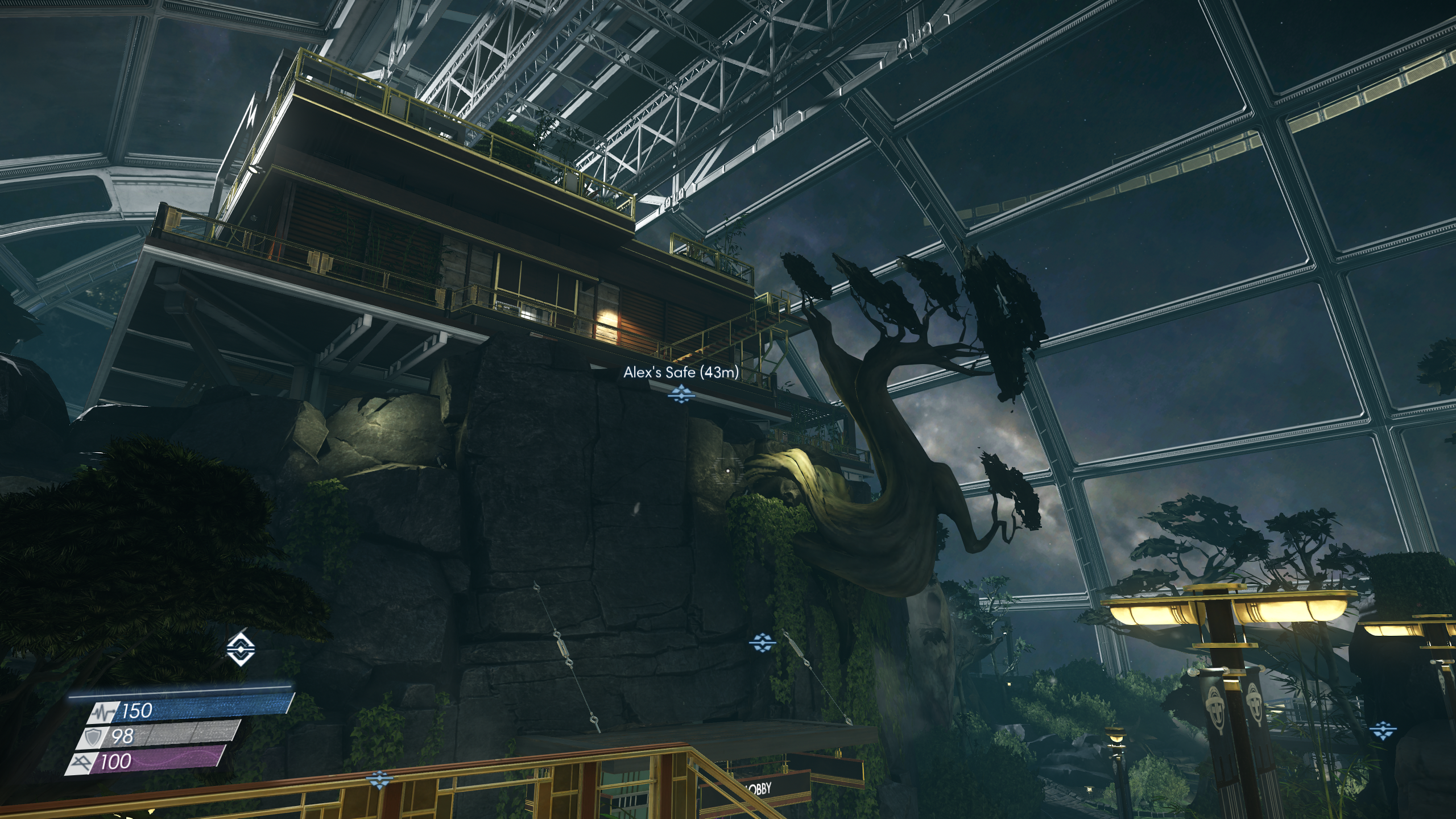
Task: Click the large white diamond waypoint marker
Action: click(x=241, y=648)
